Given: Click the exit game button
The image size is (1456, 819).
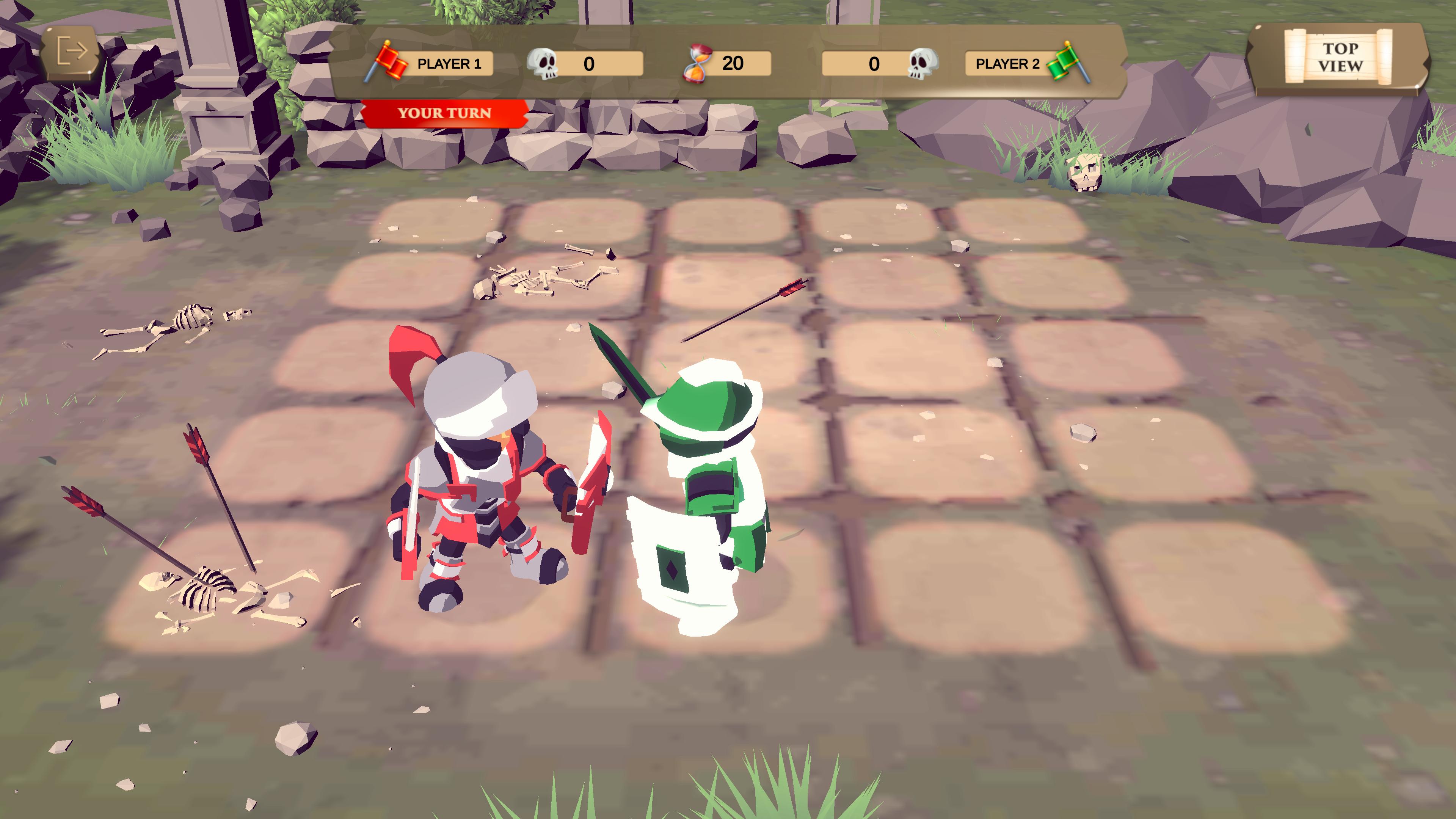Looking at the screenshot, I should pyautogui.click(x=72, y=52).
